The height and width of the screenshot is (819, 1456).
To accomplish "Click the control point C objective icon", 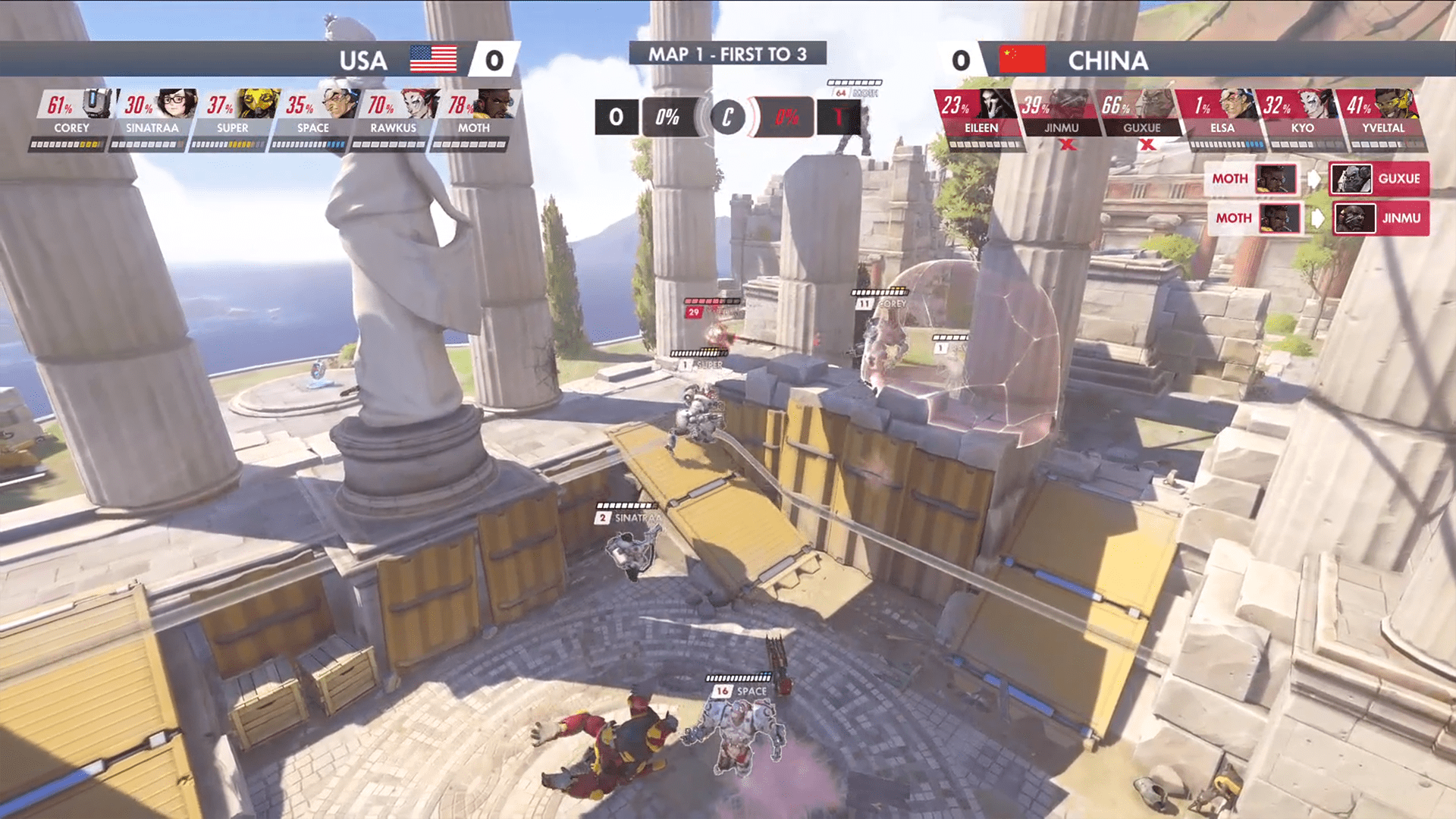I will coord(727,118).
